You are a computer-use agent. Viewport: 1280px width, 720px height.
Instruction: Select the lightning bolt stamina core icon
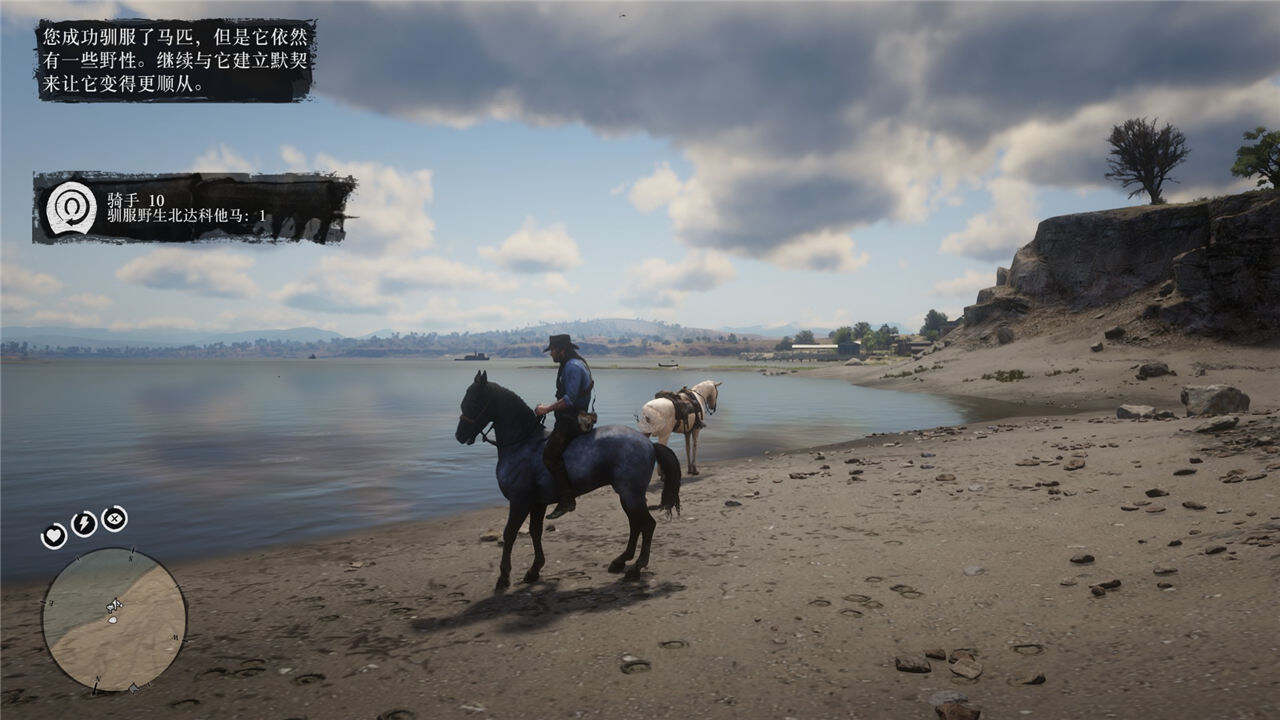click(84, 524)
